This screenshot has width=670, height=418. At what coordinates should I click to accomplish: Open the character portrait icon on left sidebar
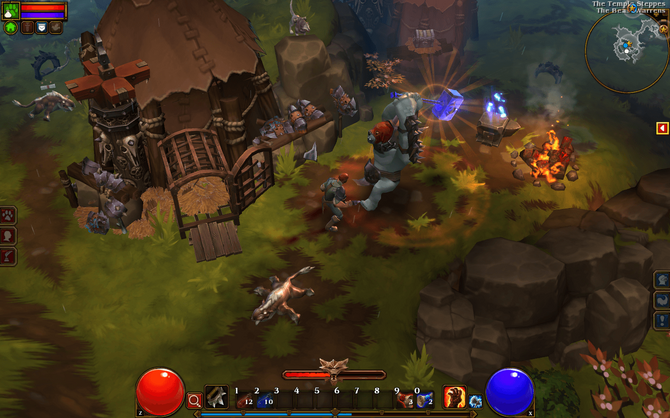pos(8,235)
